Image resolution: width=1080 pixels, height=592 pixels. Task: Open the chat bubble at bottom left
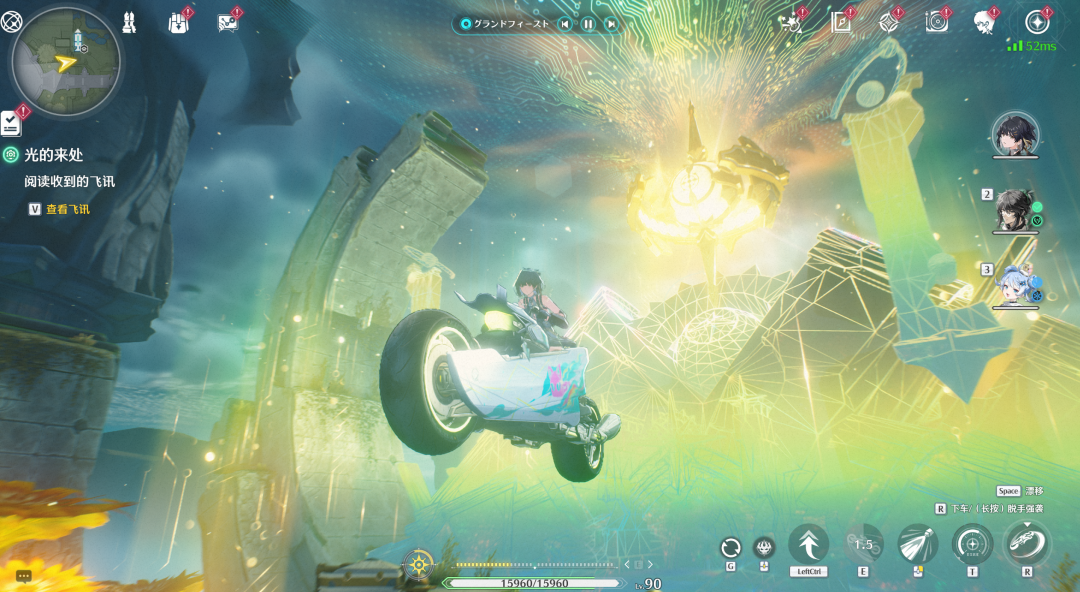[24, 576]
